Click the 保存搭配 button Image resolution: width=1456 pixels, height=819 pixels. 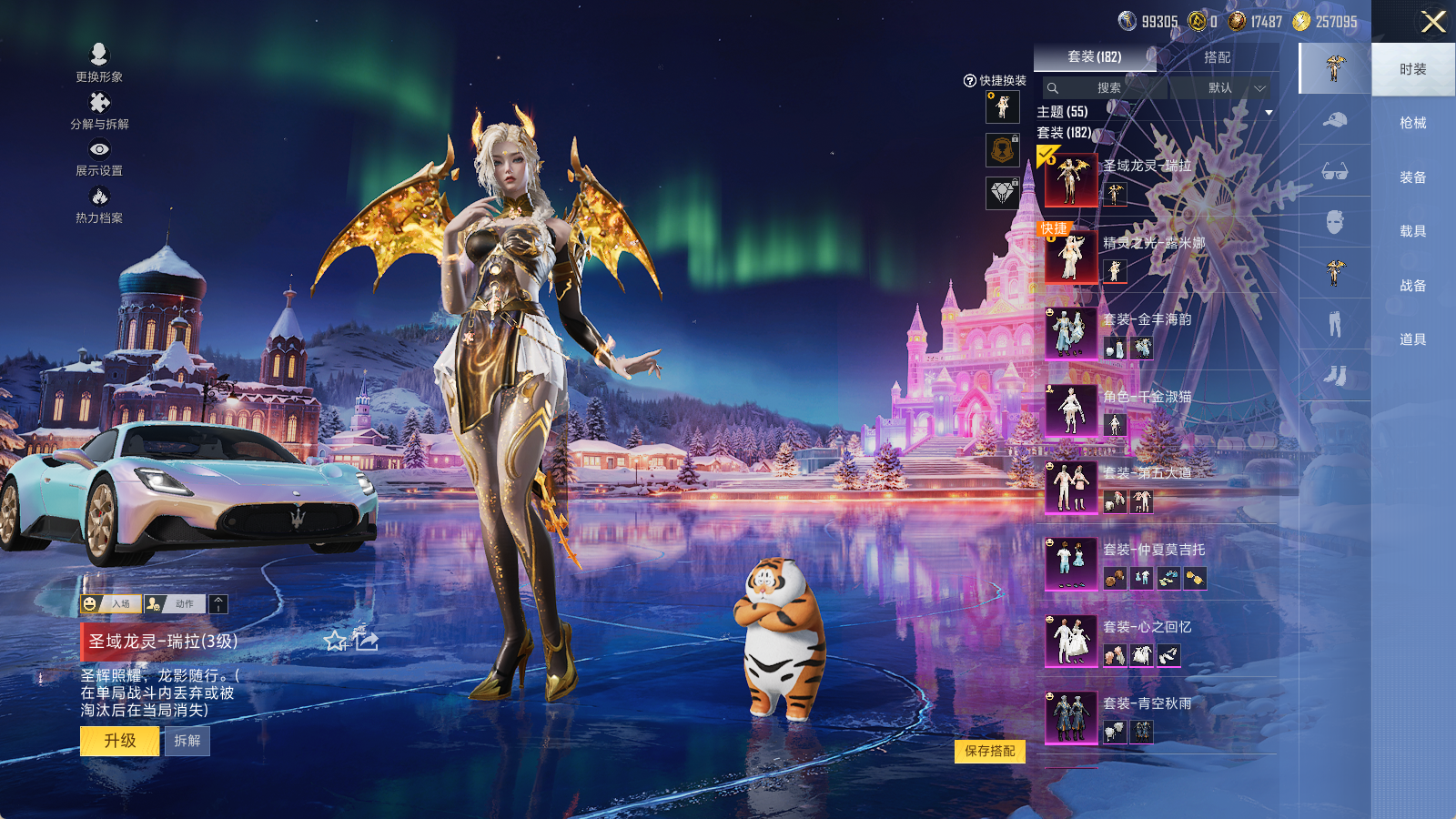point(989,751)
